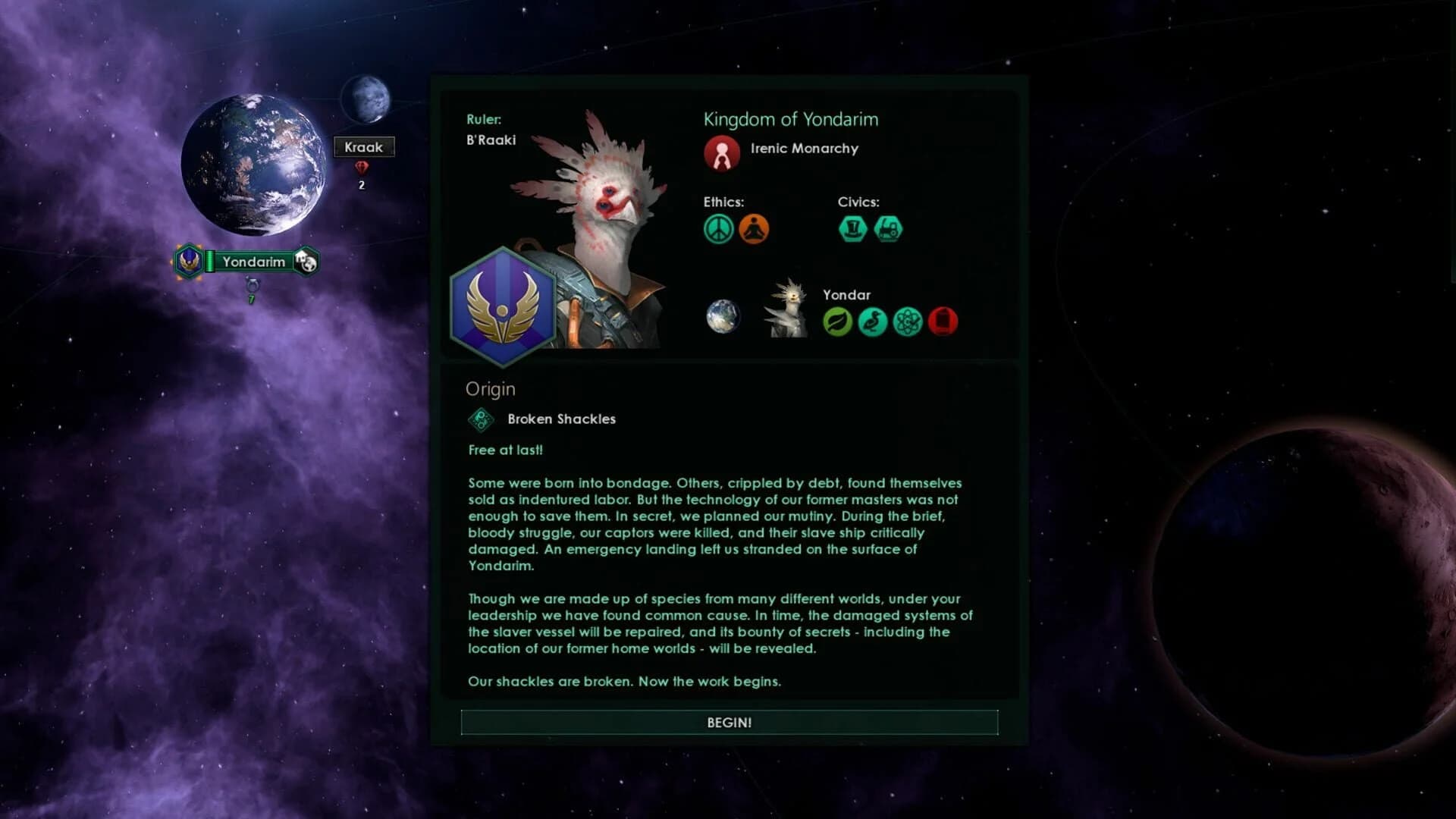Open the Yondarim planet nameplate
The width and height of the screenshot is (1456, 819).
pyautogui.click(x=254, y=262)
